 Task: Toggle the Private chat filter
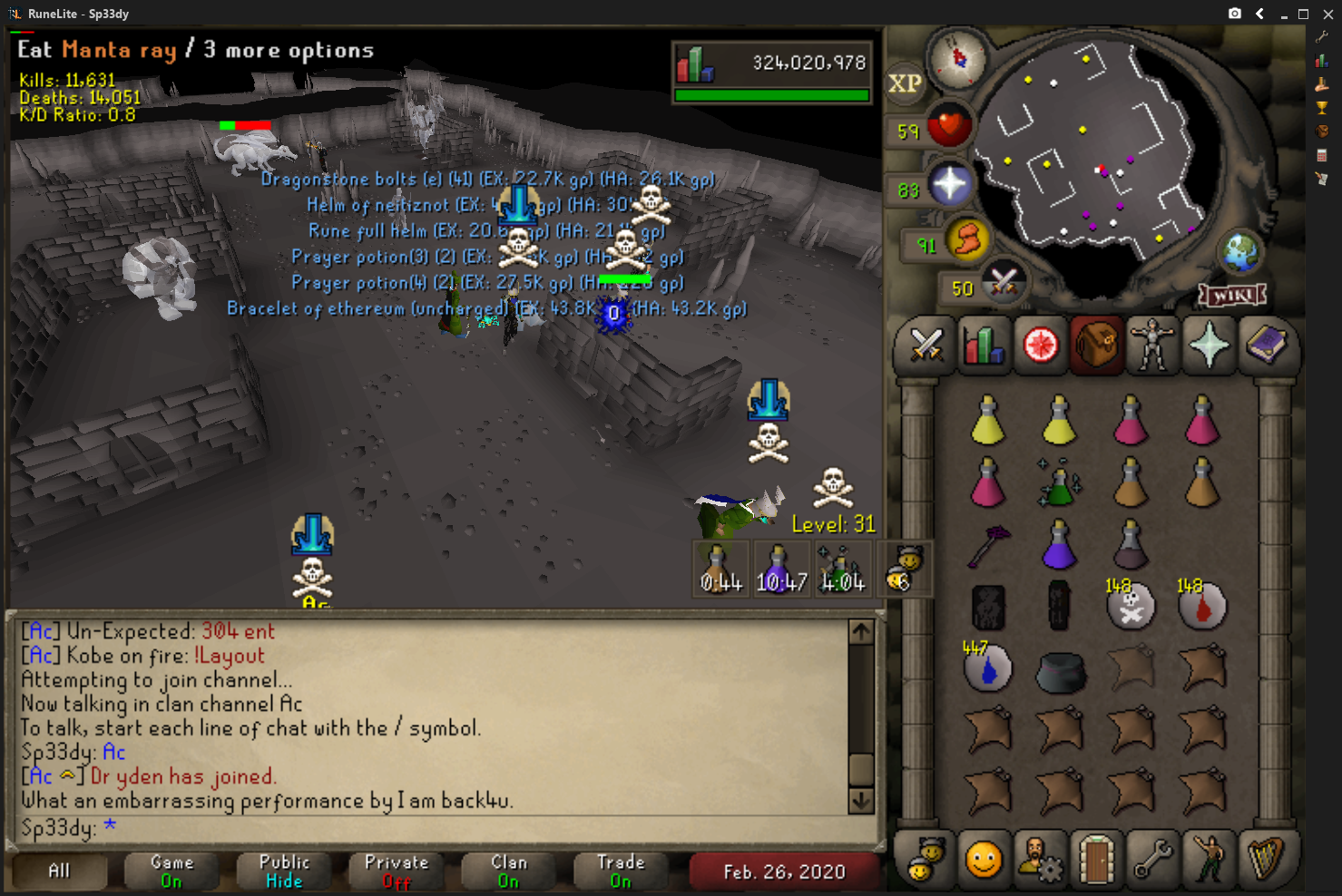[x=397, y=871]
